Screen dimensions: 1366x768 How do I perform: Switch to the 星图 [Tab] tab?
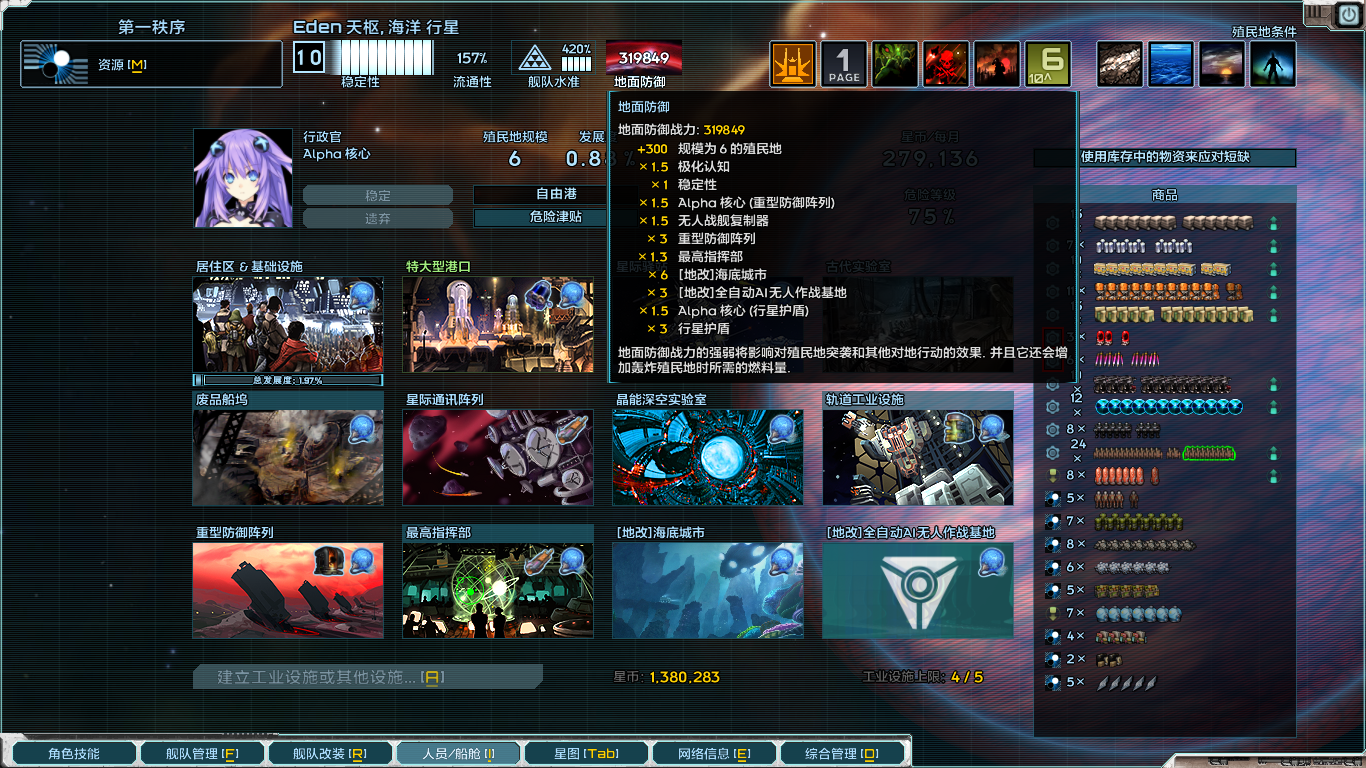(585, 752)
